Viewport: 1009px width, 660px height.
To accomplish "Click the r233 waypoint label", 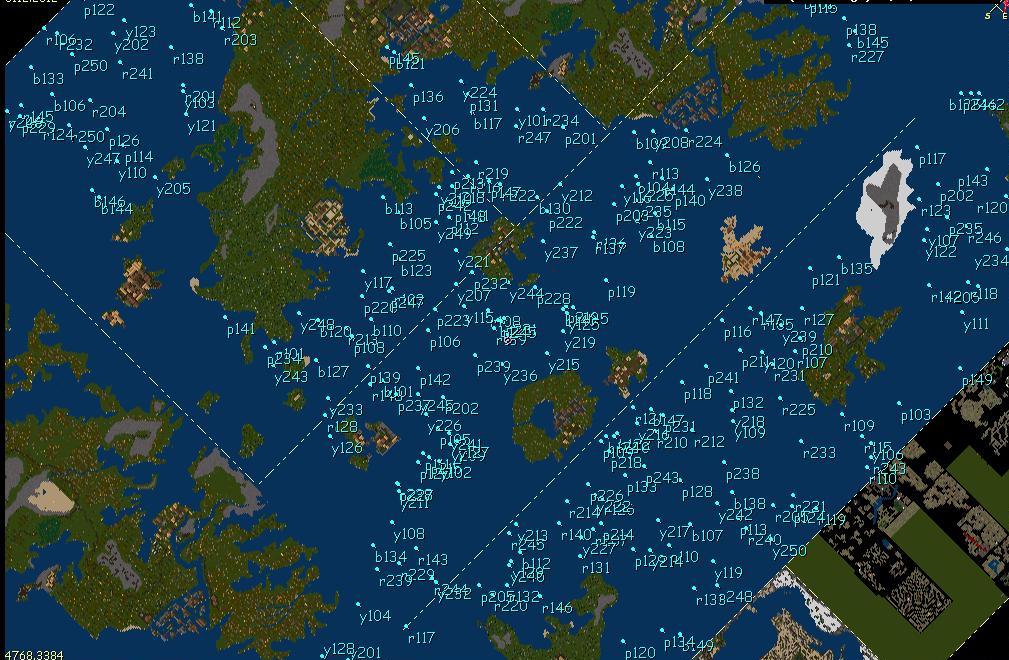I will click(x=819, y=453).
